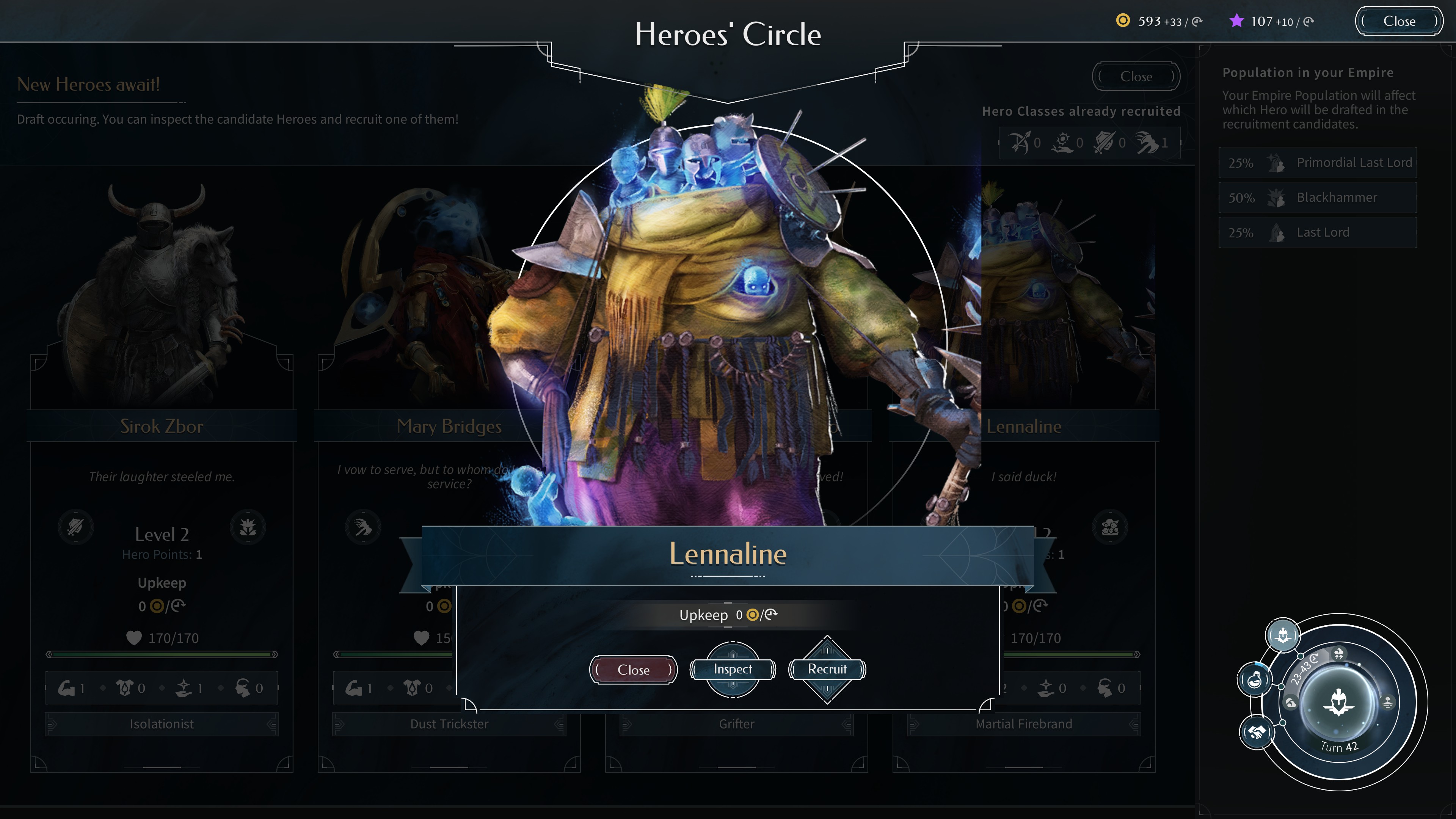1456x819 pixels.
Task: Recruit the hero Lennaline
Action: 827,669
